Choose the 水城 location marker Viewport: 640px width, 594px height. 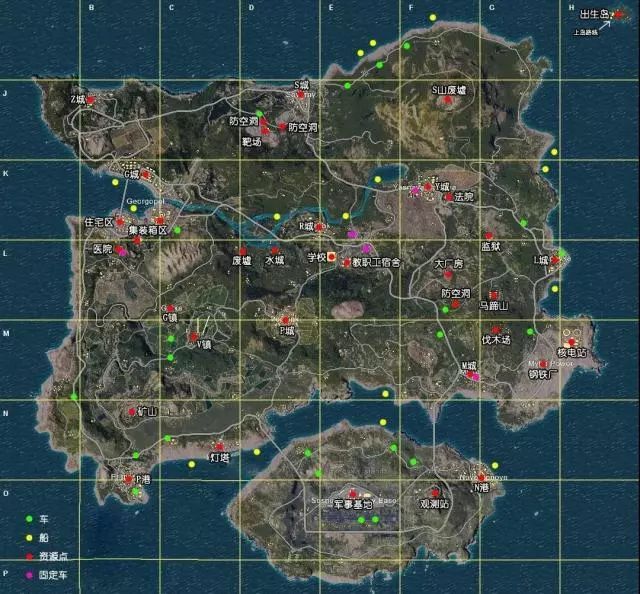tap(274, 250)
